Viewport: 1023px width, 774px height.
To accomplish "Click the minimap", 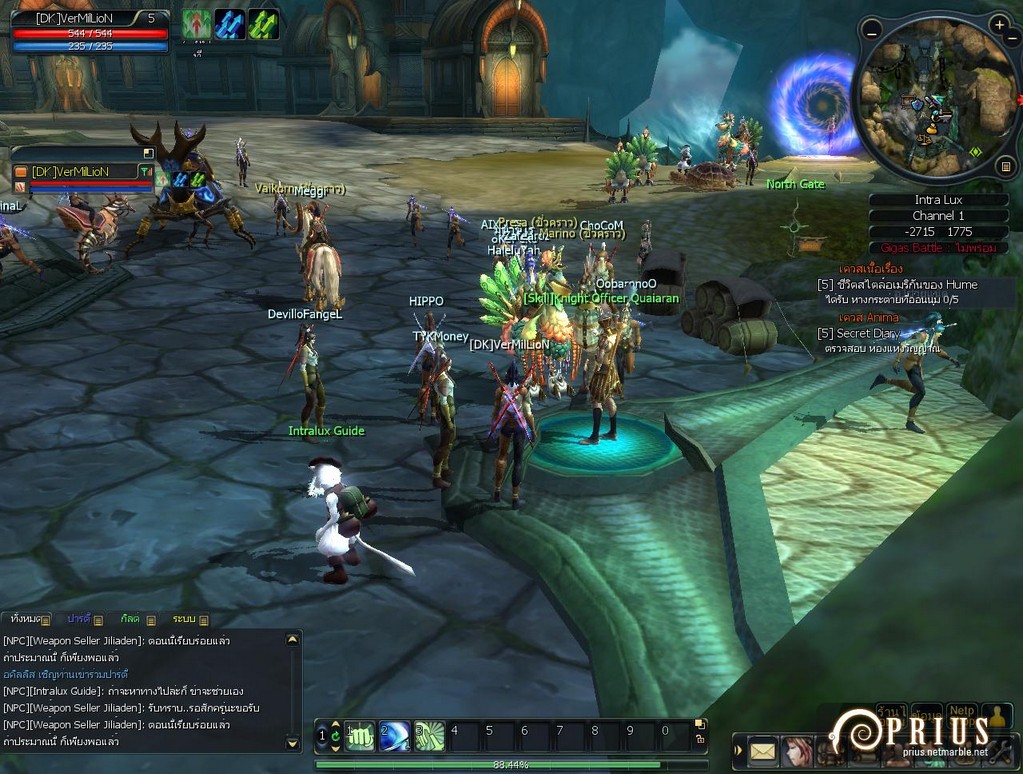I will (x=937, y=97).
